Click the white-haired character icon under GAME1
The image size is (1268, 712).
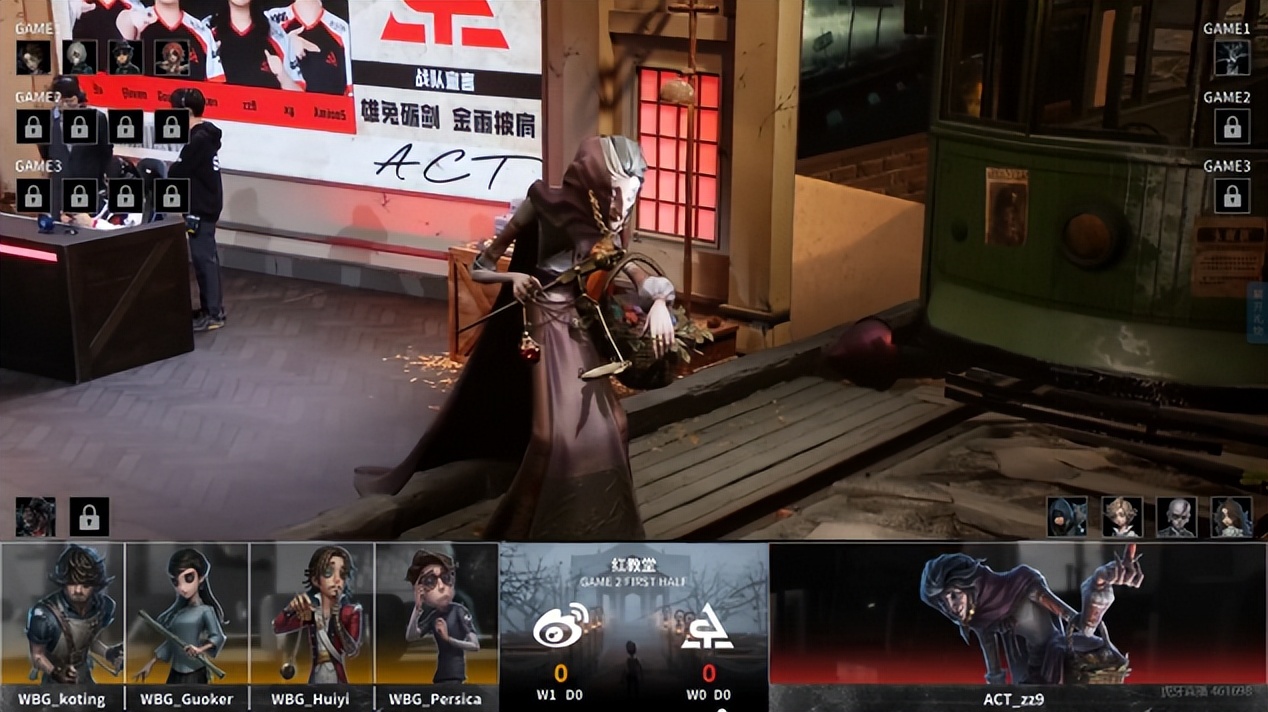pyautogui.click(x=80, y=57)
